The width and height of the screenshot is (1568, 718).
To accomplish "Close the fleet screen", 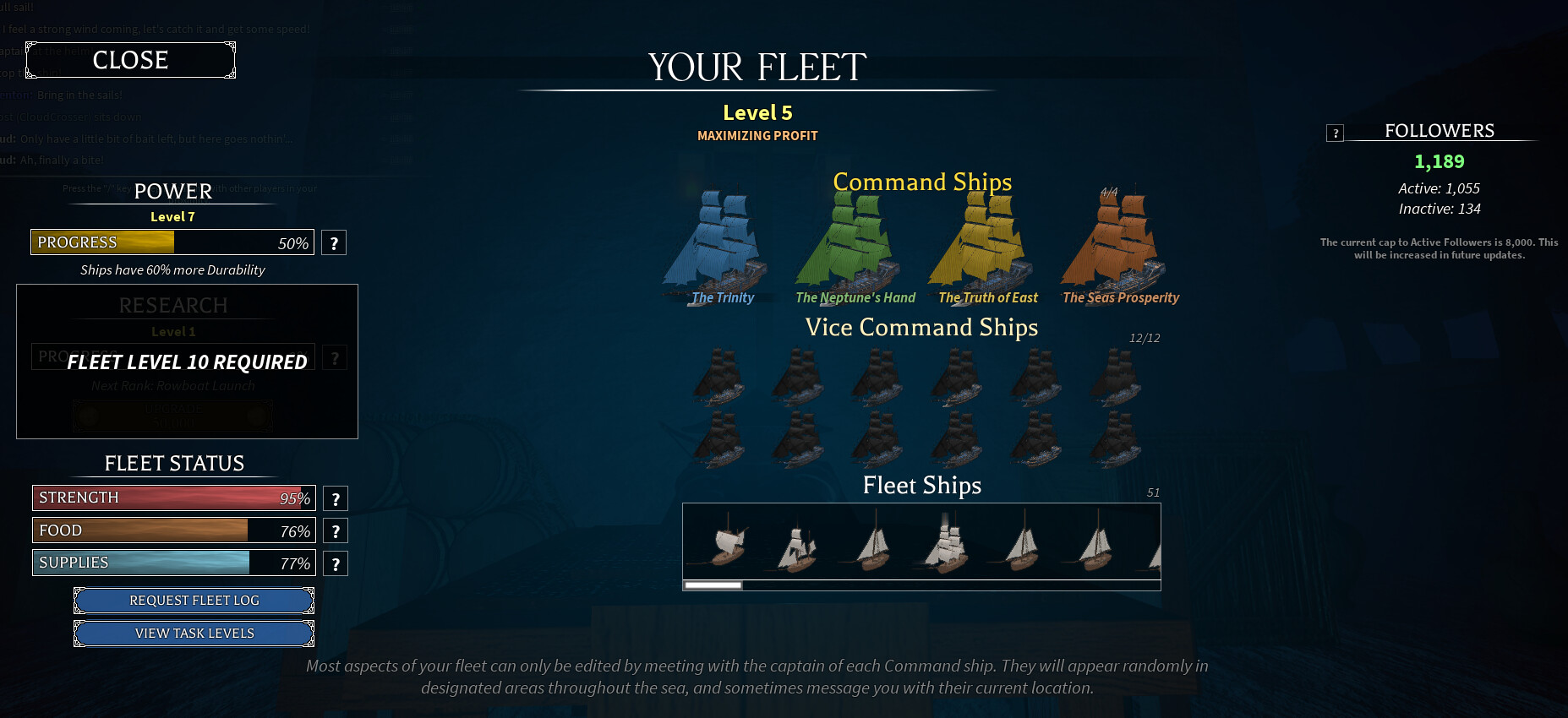I will pos(130,60).
